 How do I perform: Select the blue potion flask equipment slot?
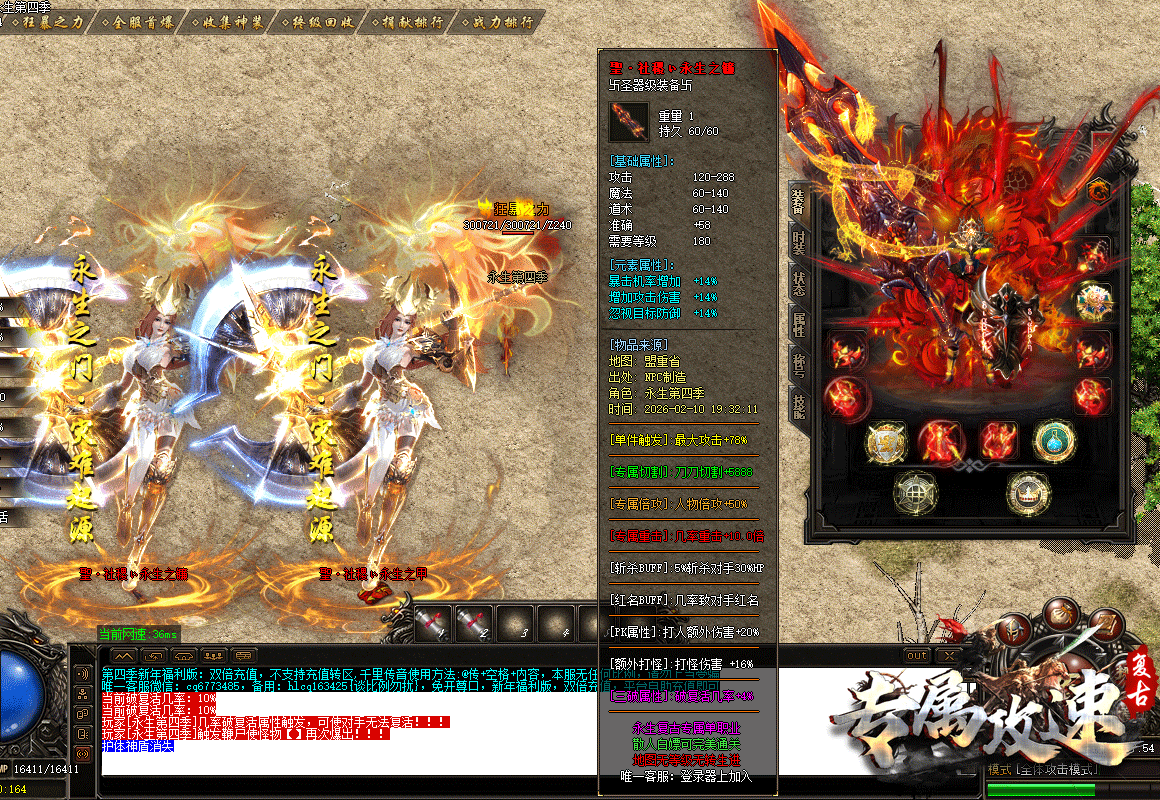1053,440
